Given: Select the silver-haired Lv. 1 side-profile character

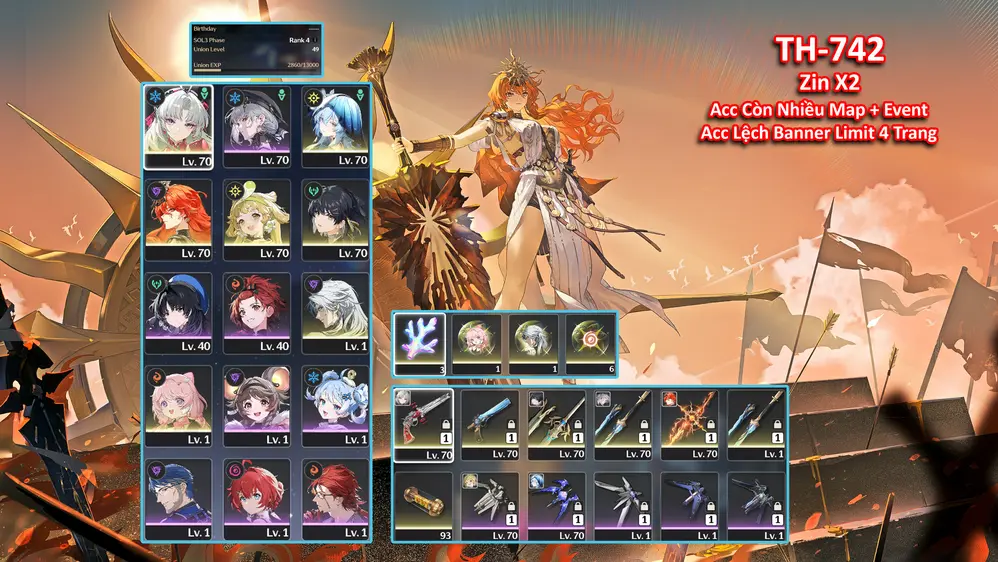Looking at the screenshot, I should pyautogui.click(x=335, y=312).
